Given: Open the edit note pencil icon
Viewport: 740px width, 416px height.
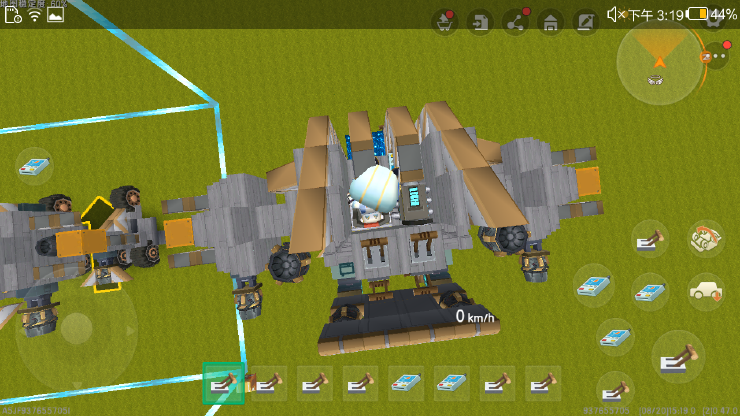Looking at the screenshot, I should coord(585,22).
